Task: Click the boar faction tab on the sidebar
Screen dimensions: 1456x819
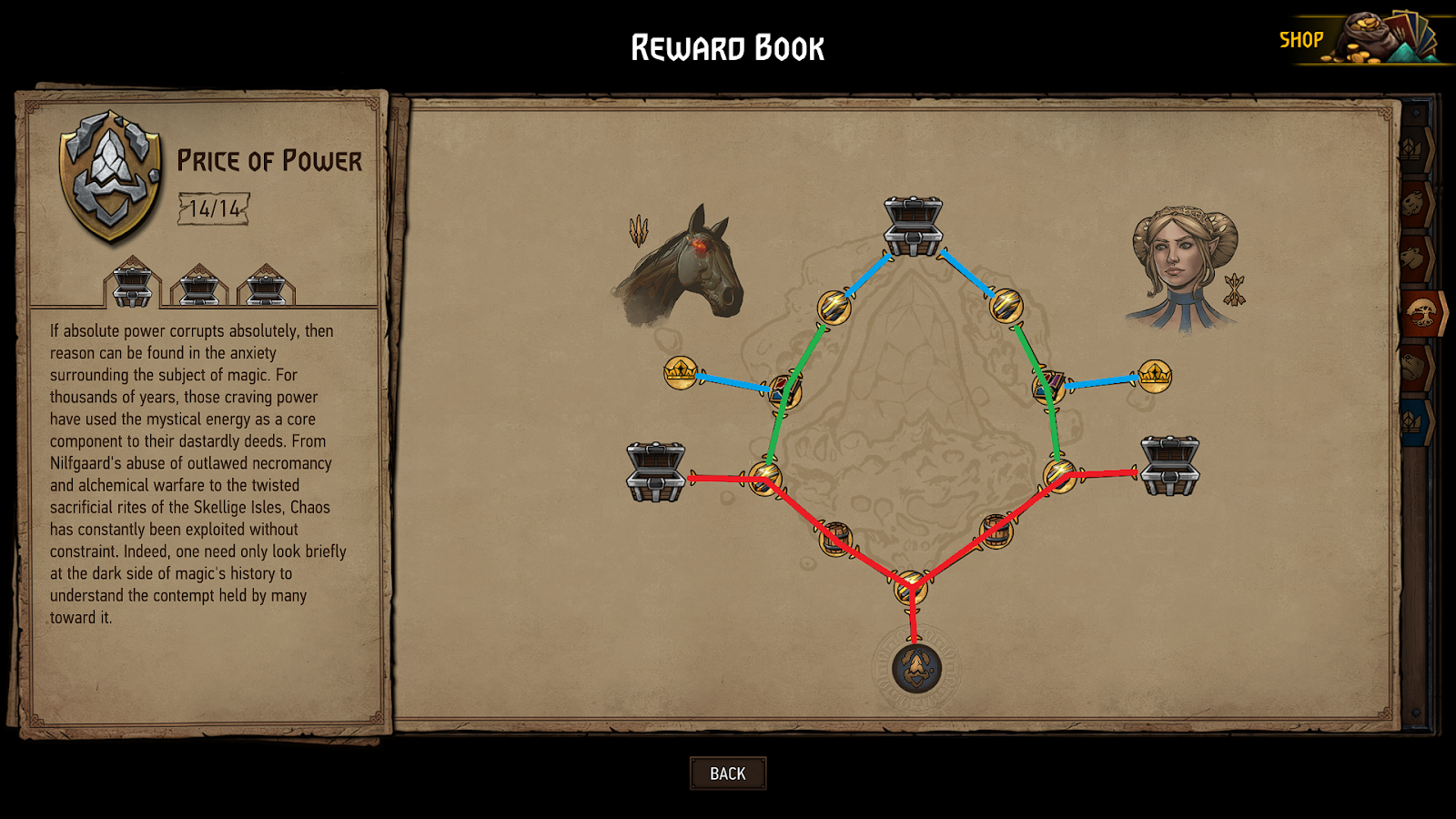Action: (1413, 202)
